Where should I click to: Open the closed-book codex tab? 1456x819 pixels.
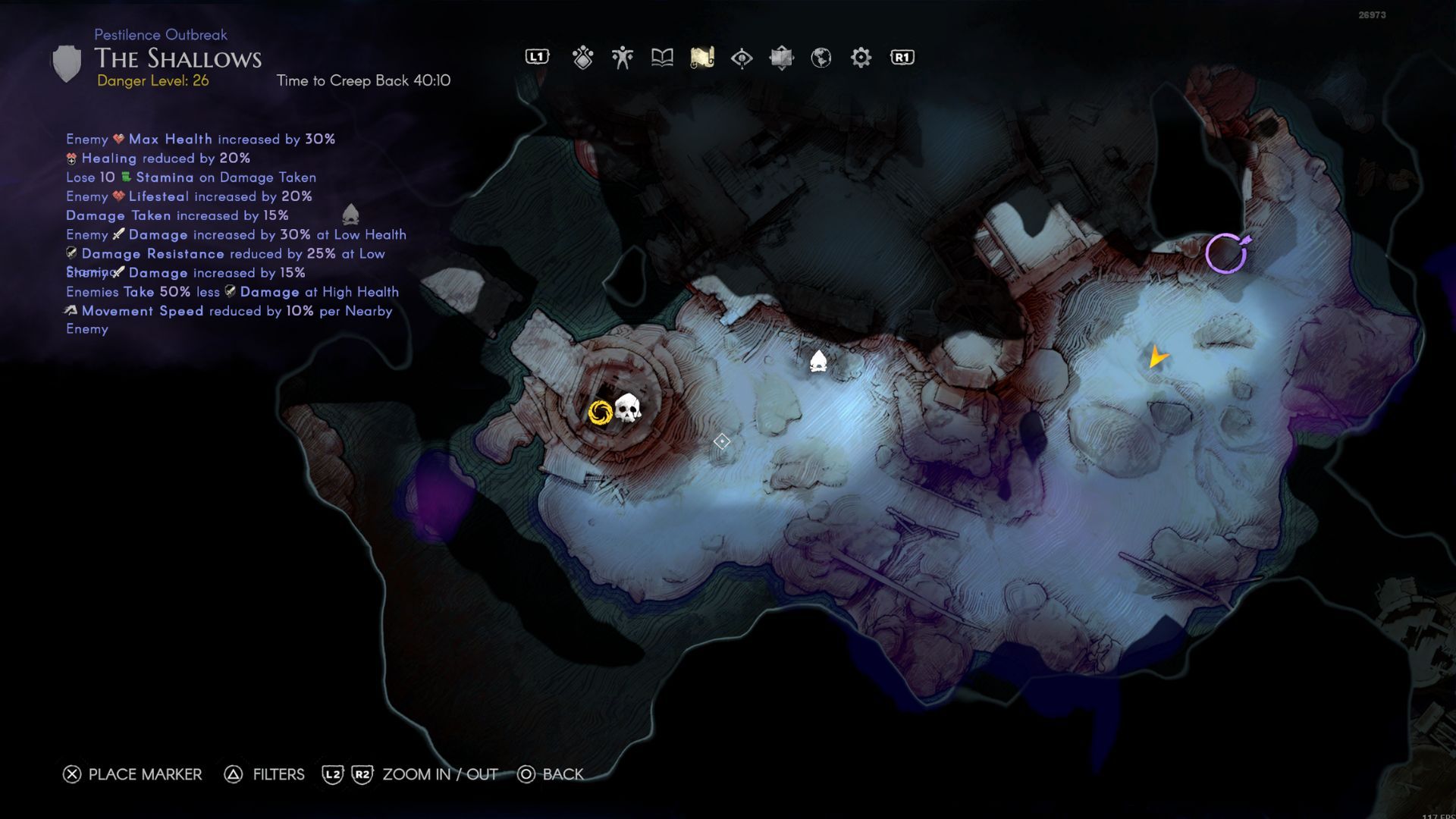(781, 58)
